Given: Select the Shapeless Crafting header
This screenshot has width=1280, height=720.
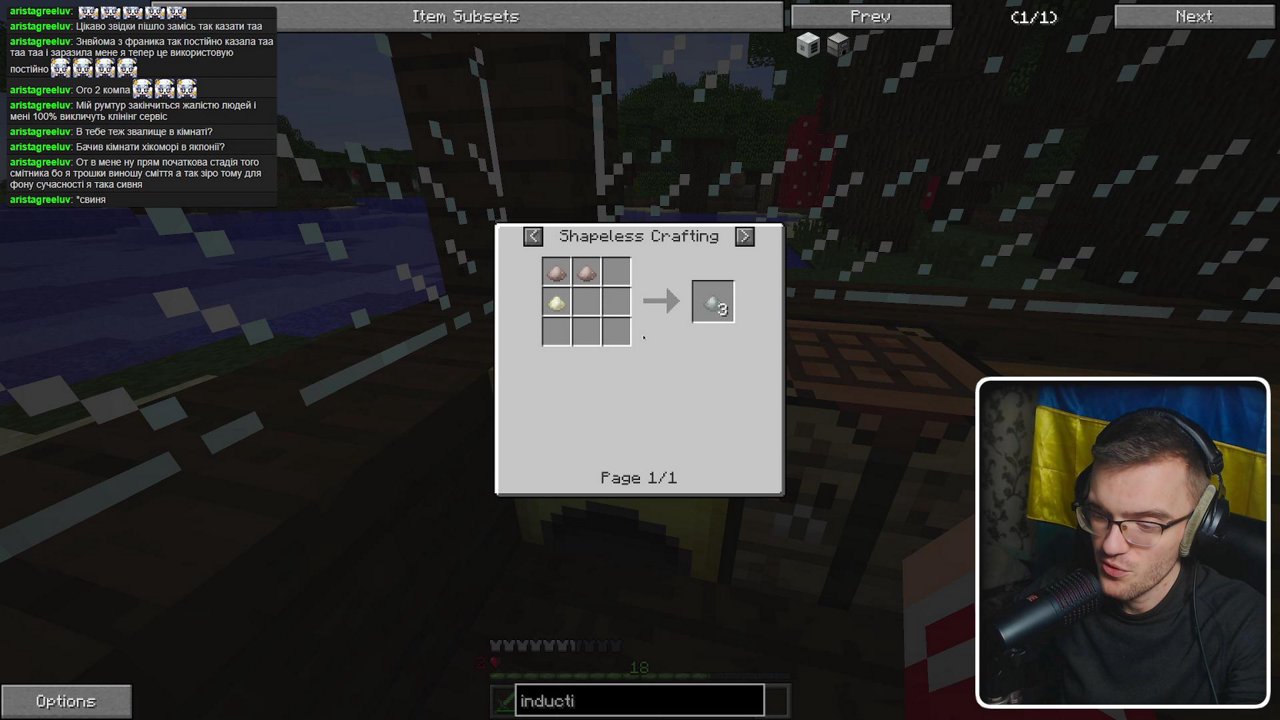Looking at the screenshot, I should point(639,236).
